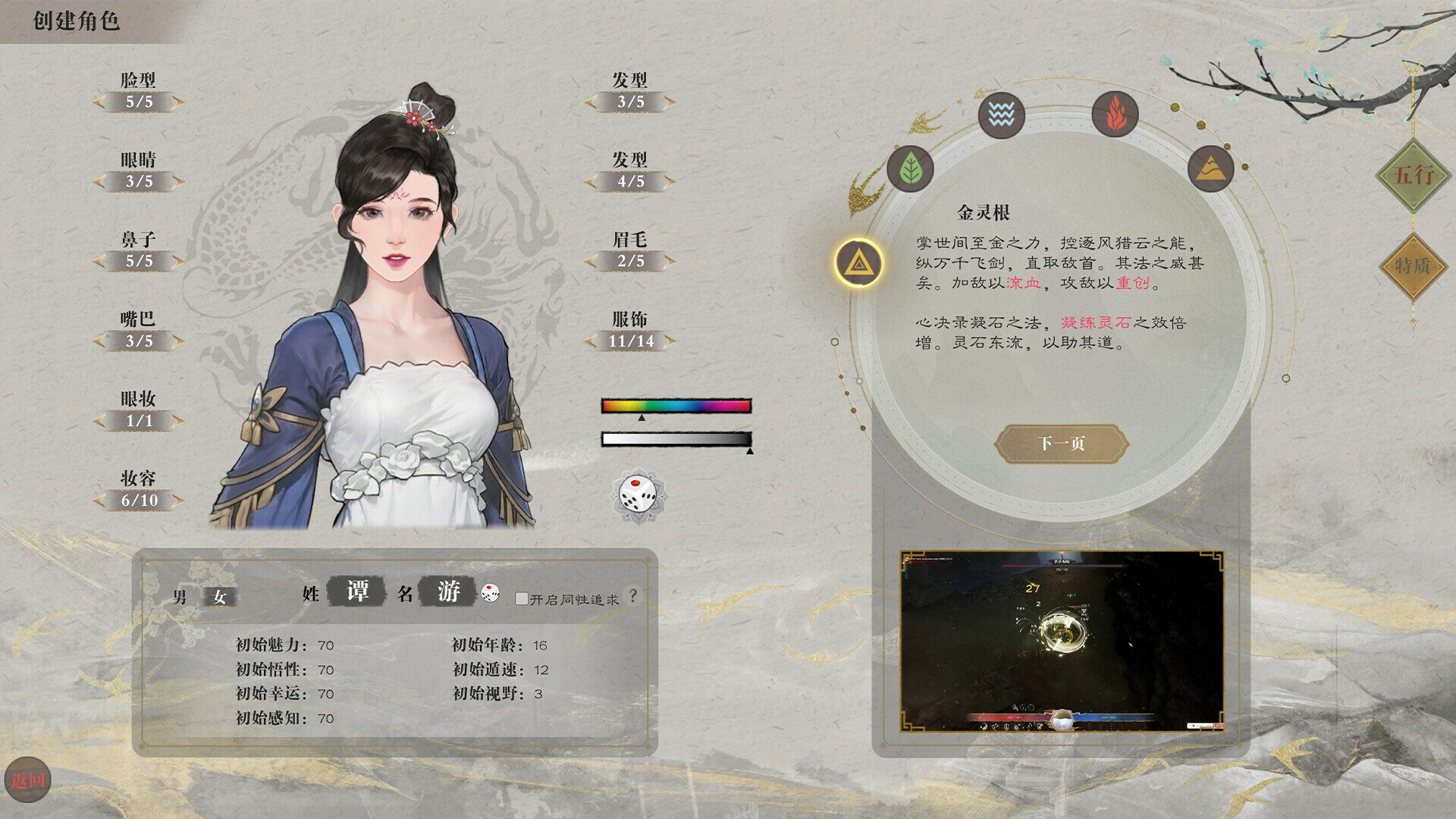This screenshot has width=1456, height=819.
Task: Click the question mark help icon
Action: point(632,596)
